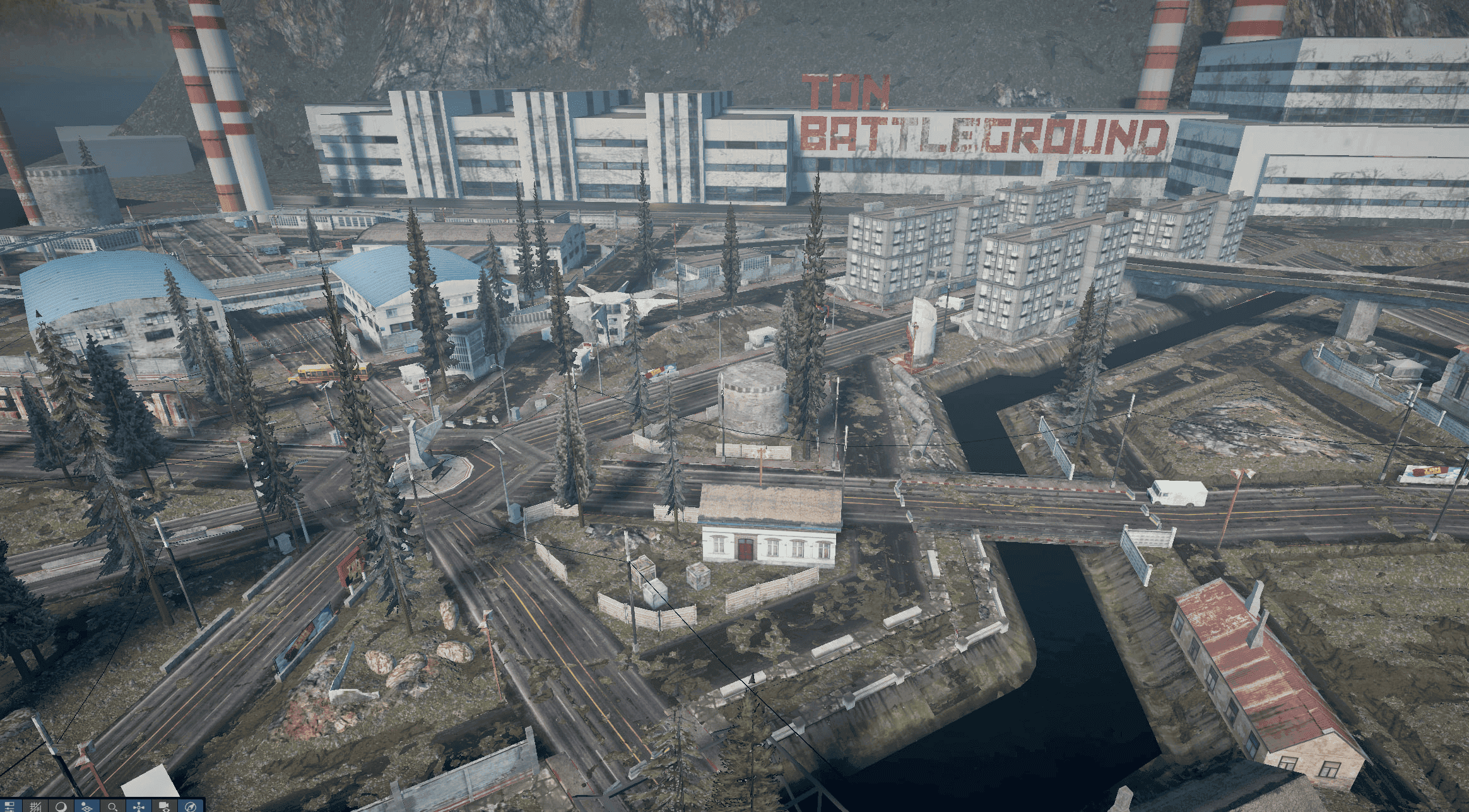Activate the magnifier zoom tool
Viewport: 1469px width, 812px height.
(111, 806)
